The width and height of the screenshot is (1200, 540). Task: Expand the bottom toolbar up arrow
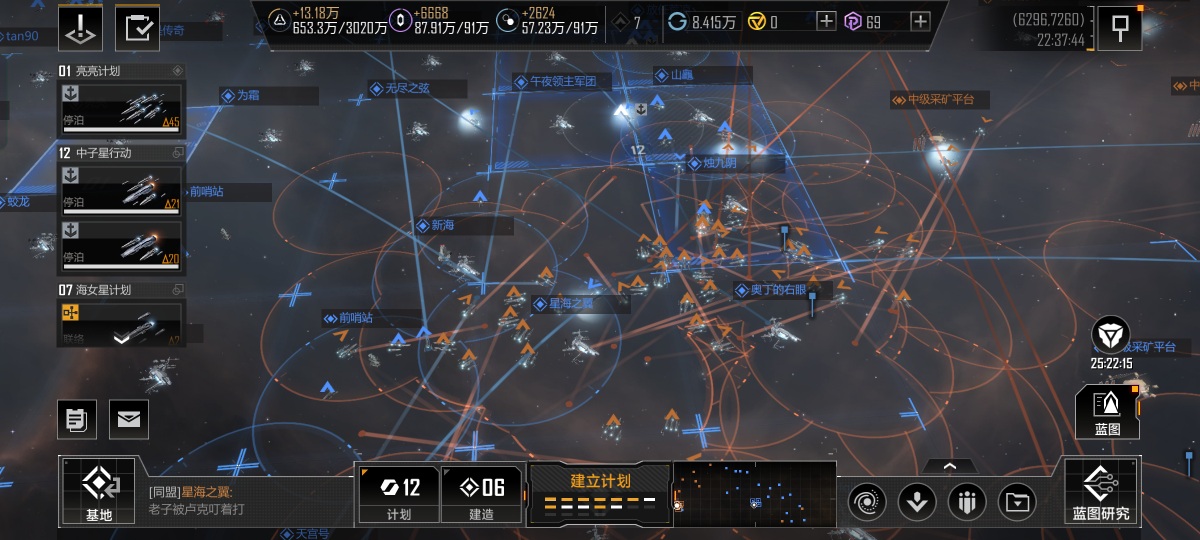949,465
